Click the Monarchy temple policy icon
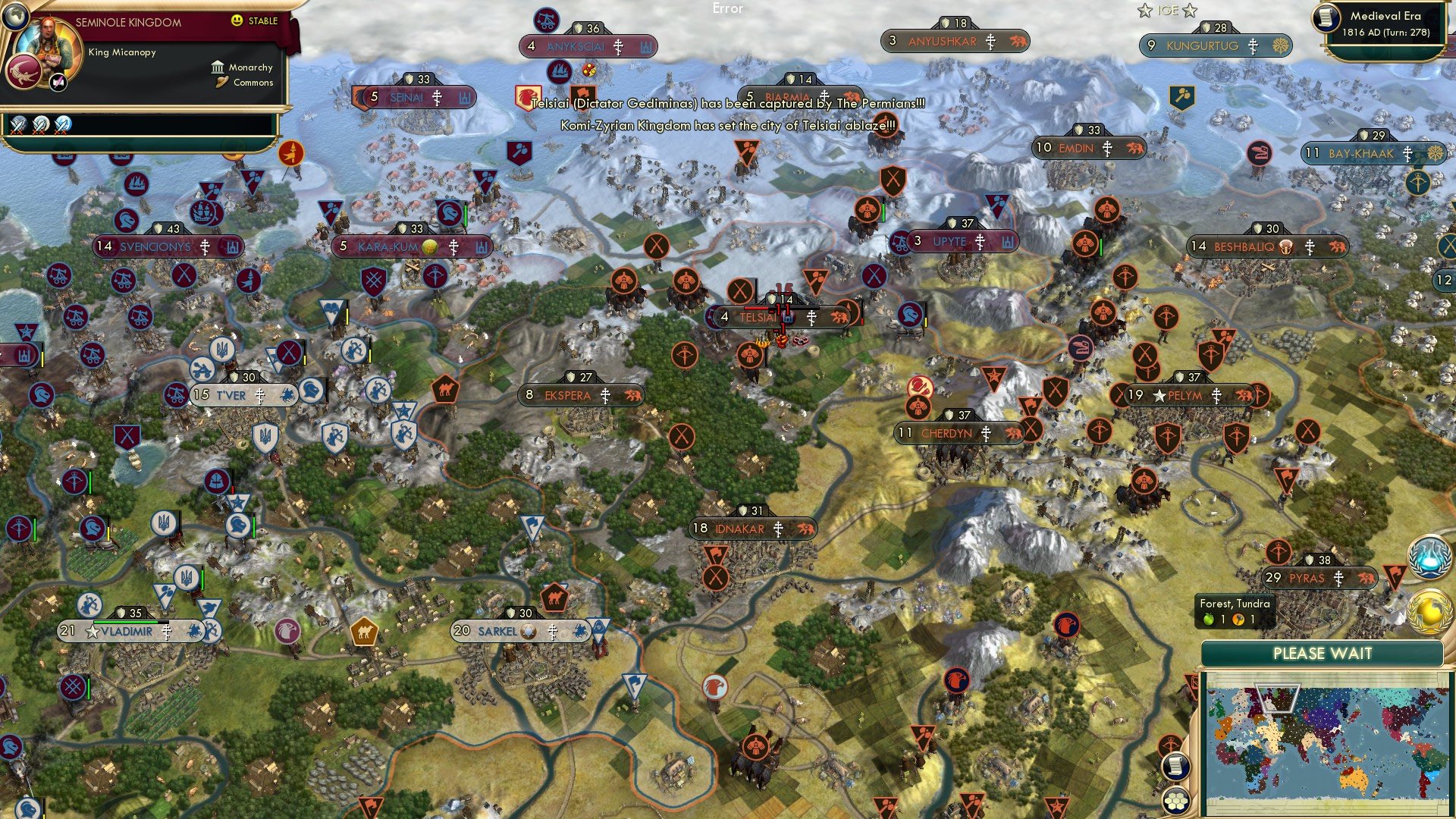The height and width of the screenshot is (819, 1456). tap(218, 68)
